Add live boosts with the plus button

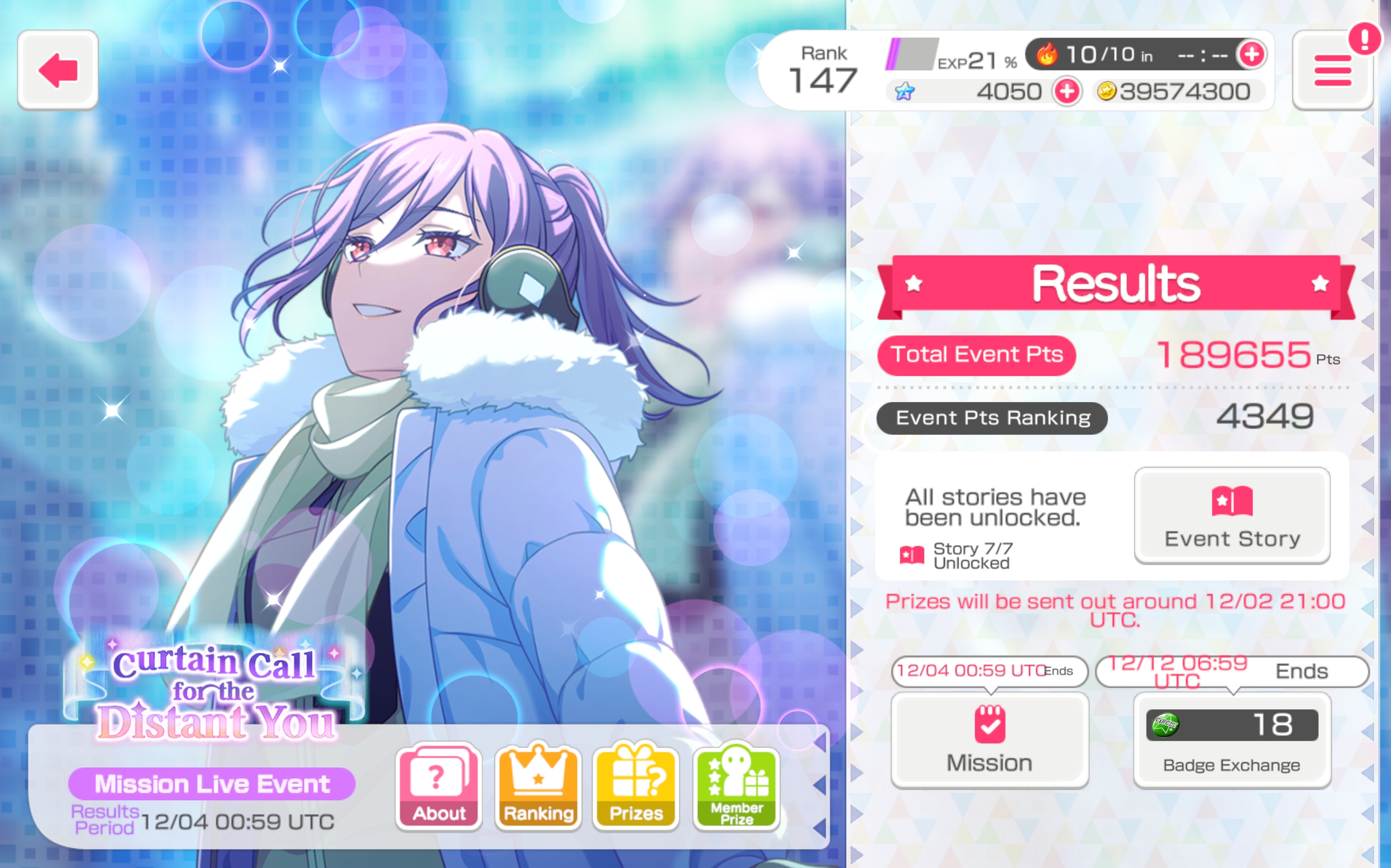[1251, 54]
